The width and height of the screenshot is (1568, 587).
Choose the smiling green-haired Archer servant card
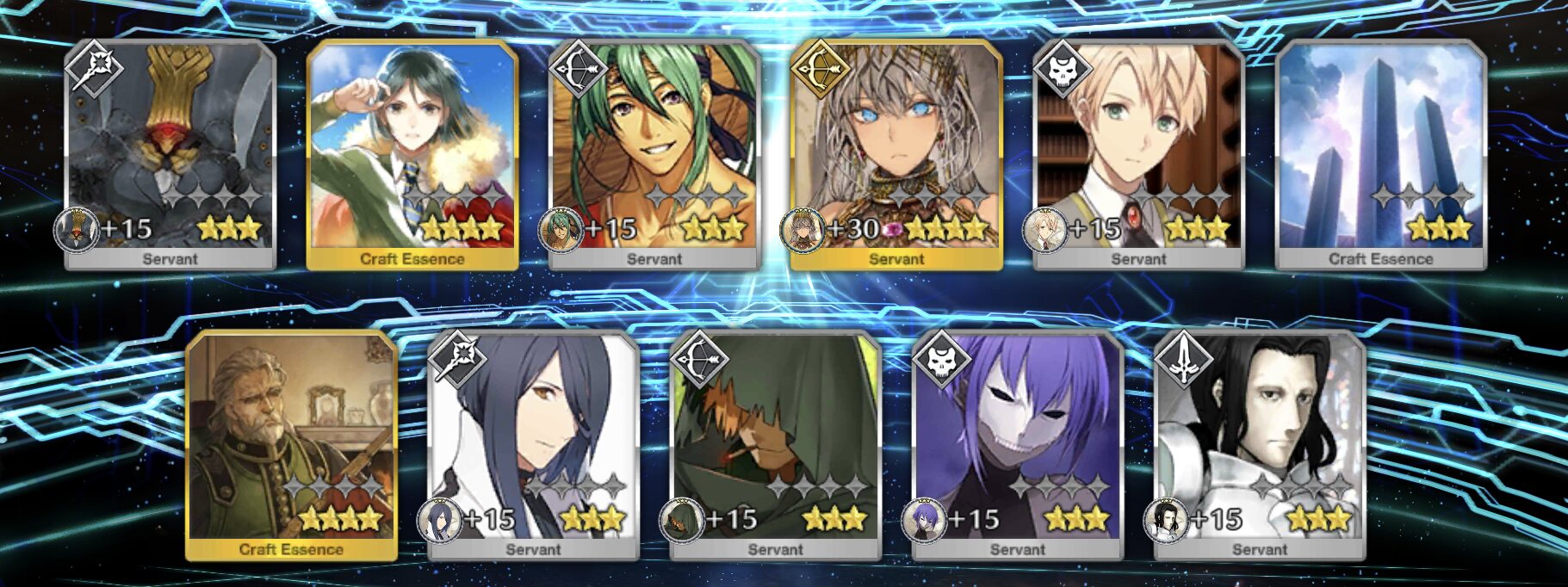point(654,153)
